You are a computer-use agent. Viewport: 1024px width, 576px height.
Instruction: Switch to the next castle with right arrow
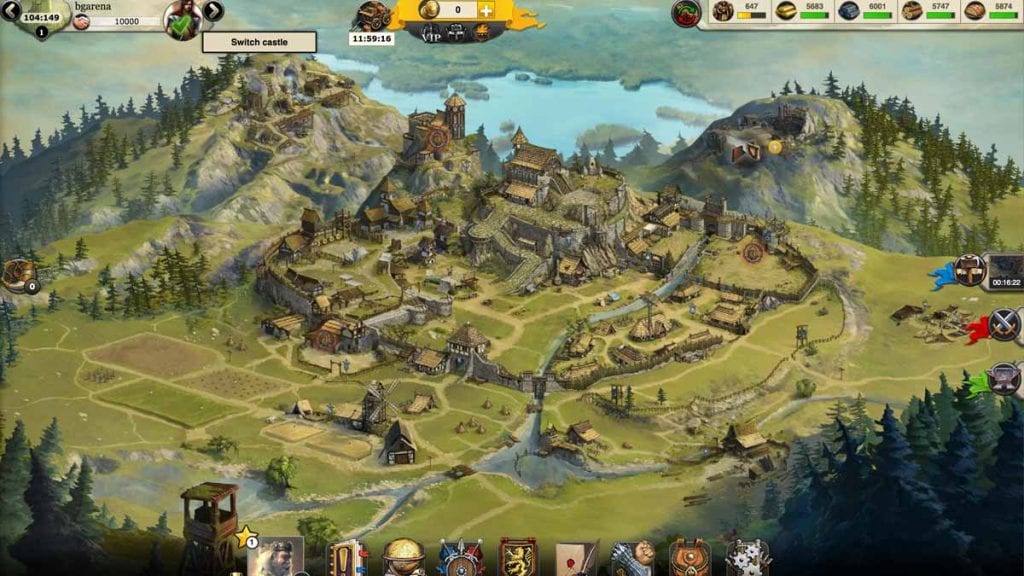point(213,11)
